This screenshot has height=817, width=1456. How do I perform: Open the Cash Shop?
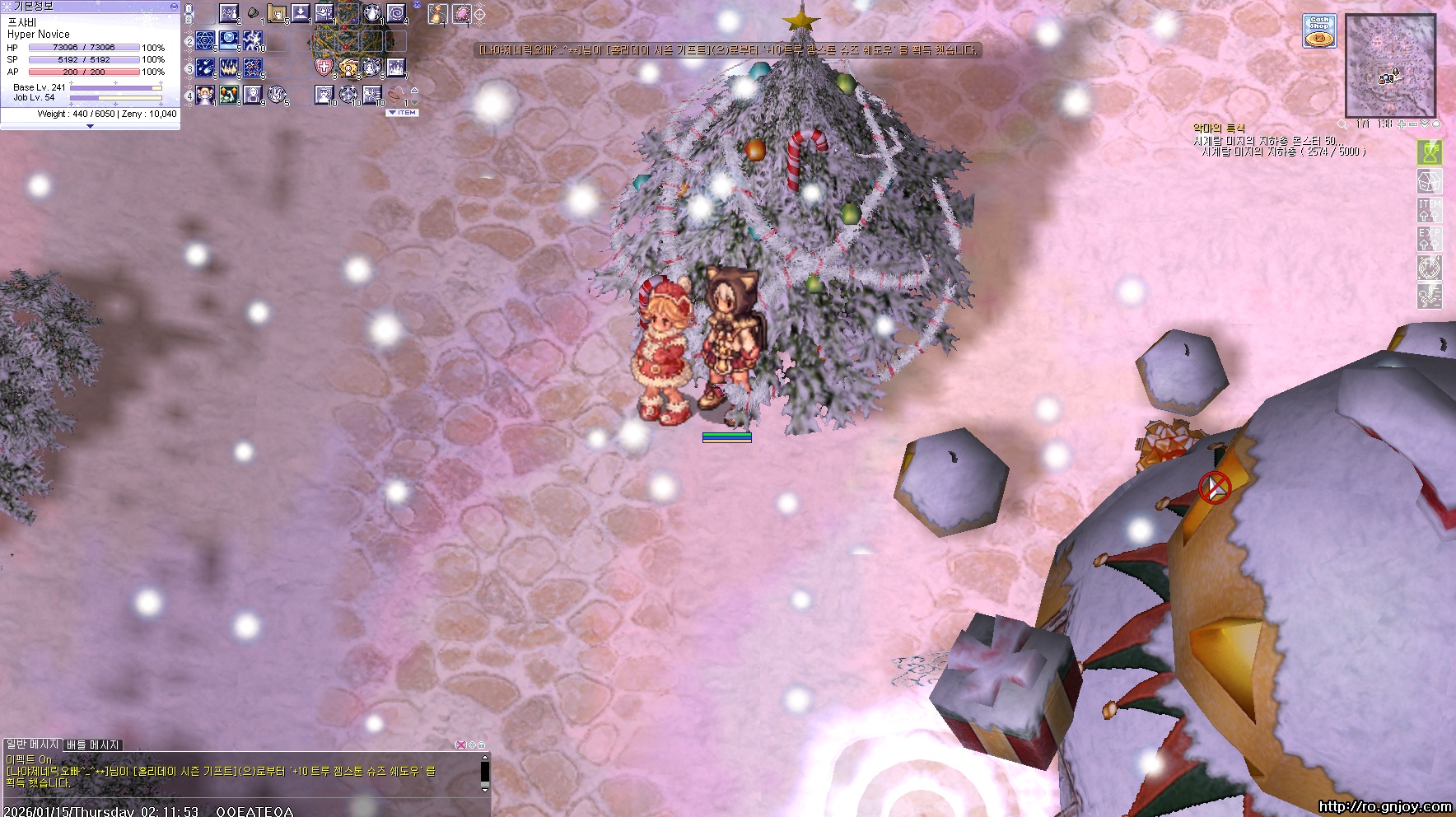pyautogui.click(x=1318, y=31)
